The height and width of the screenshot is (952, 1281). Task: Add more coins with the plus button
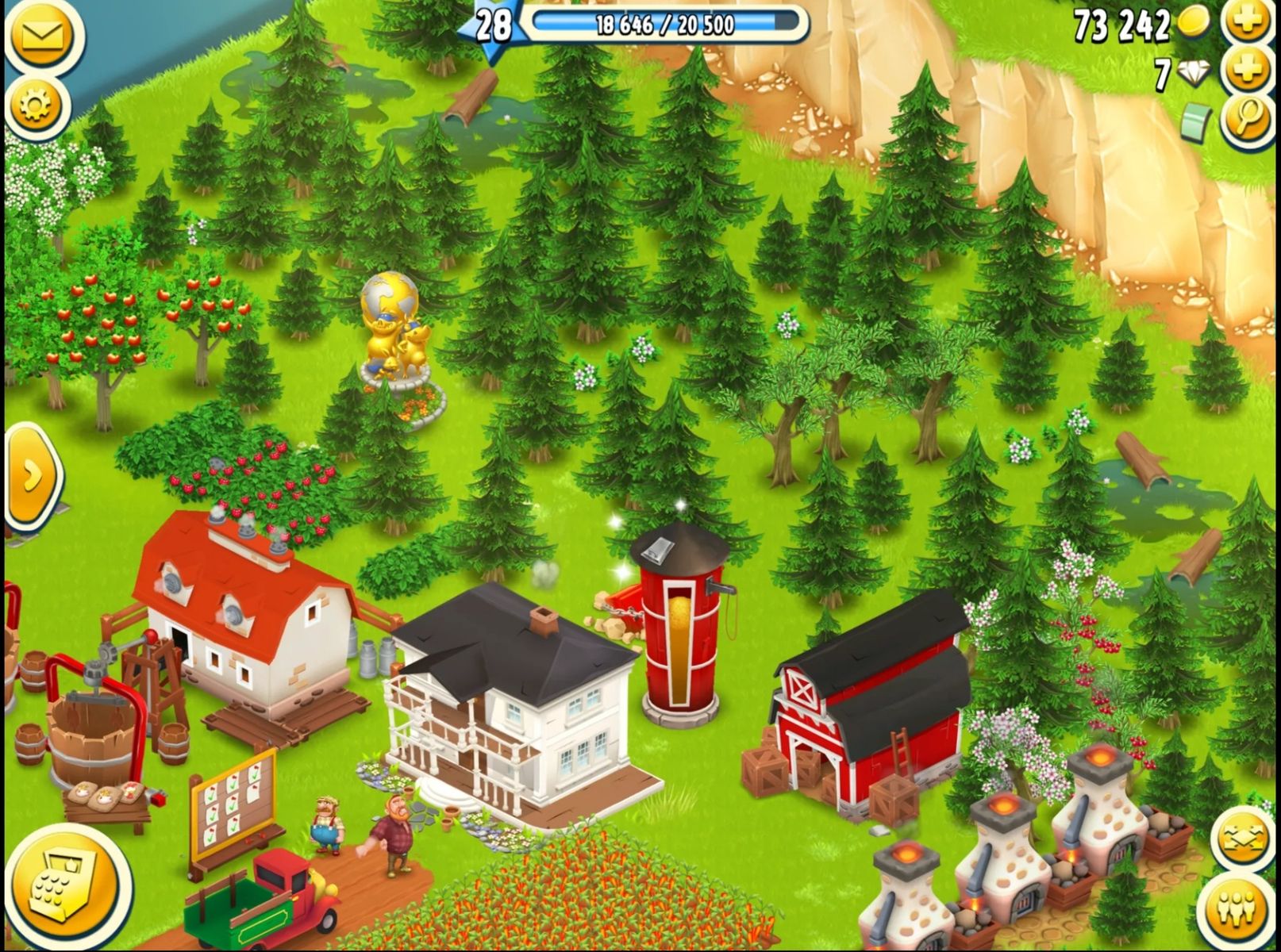click(1248, 22)
